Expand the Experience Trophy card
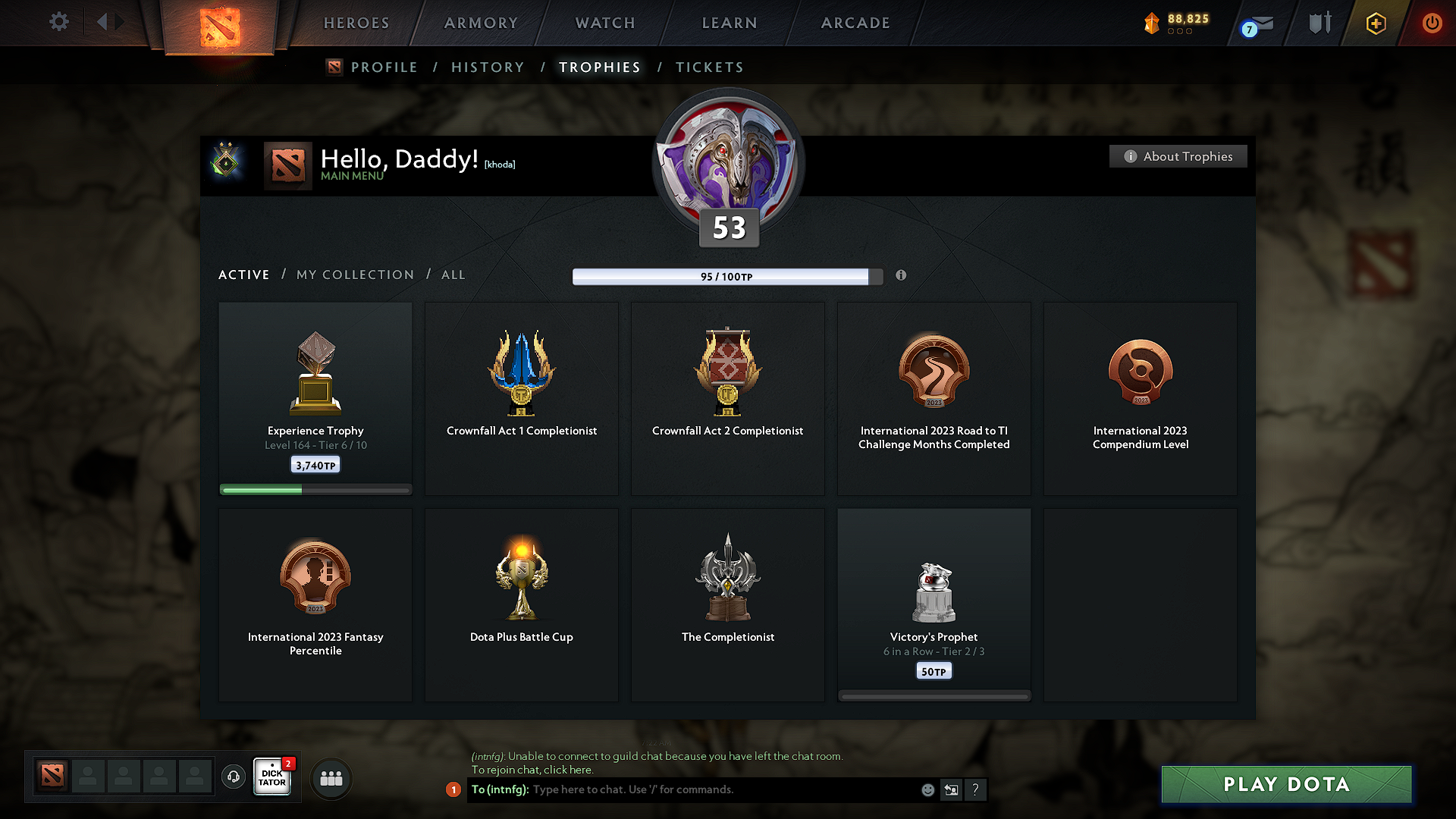1456x819 pixels. point(315,394)
